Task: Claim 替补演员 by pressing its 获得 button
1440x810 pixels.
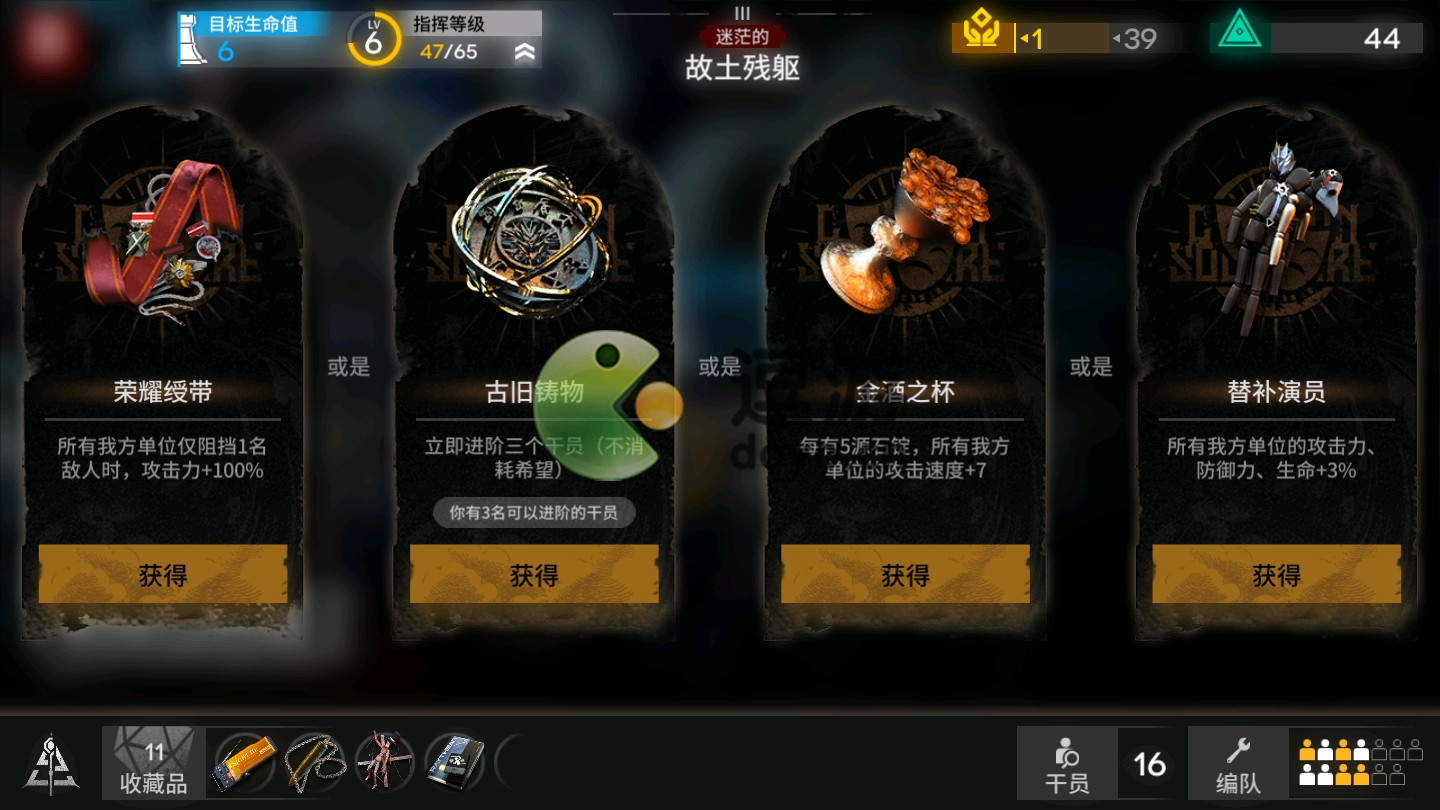Action: (x=1275, y=576)
